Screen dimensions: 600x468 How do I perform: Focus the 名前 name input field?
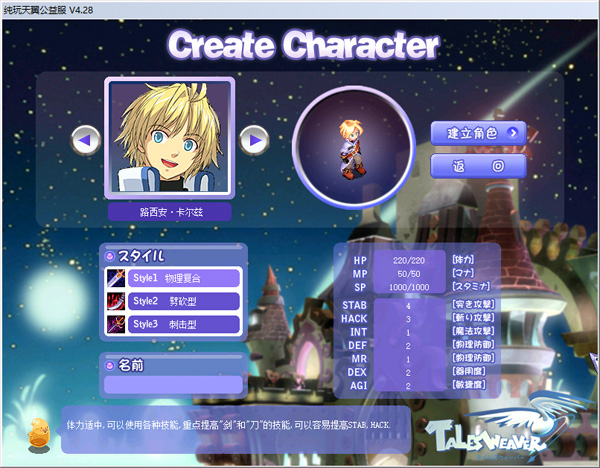[174, 384]
